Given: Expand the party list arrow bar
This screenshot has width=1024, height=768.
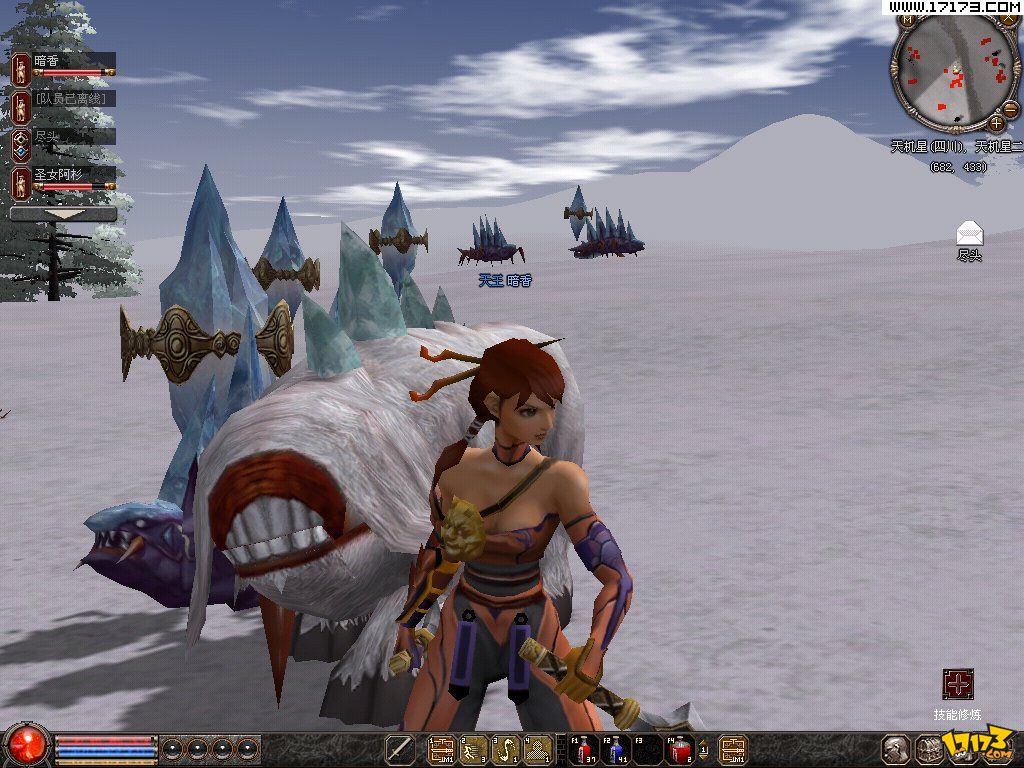Looking at the screenshot, I should (63, 214).
